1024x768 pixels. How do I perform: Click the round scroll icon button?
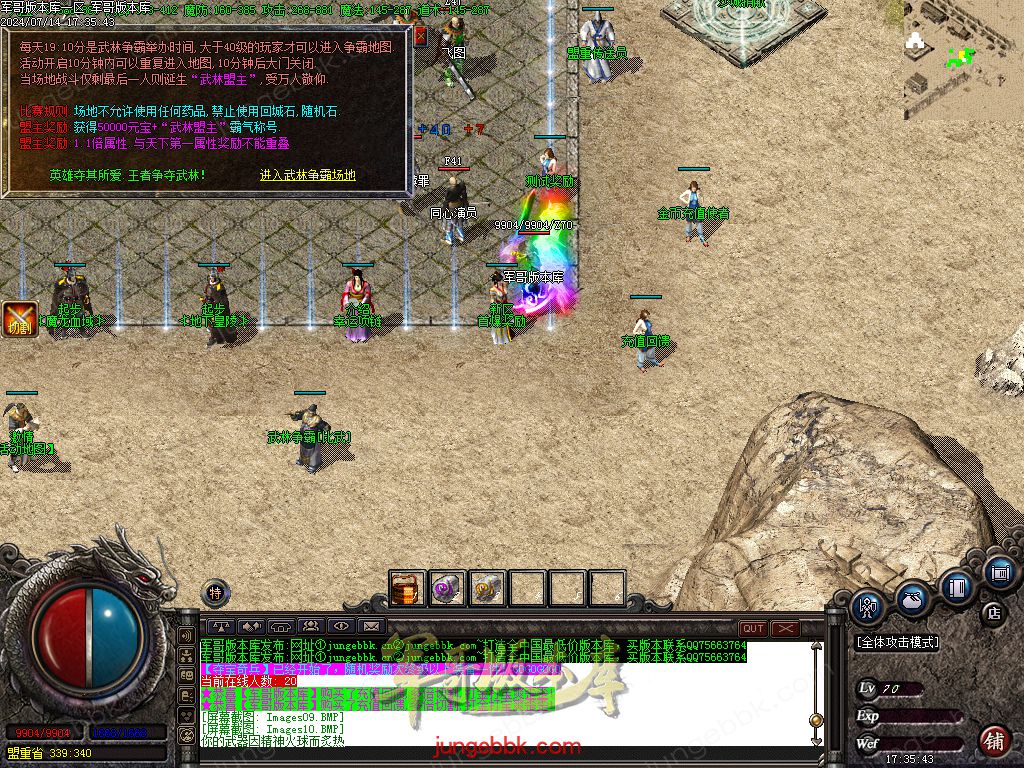999,573
